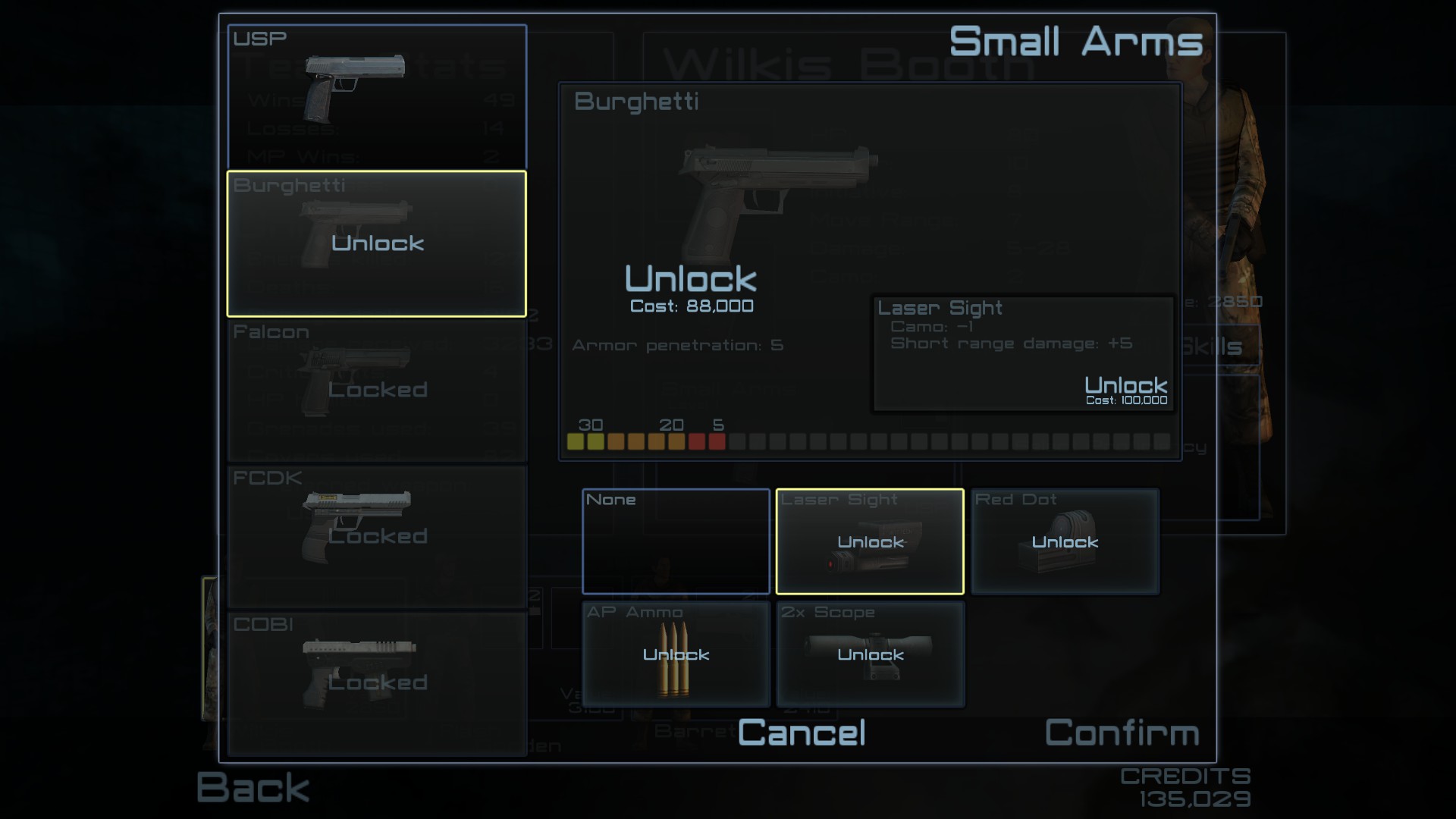This screenshot has height=819, width=1456.
Task: Unlock the Burghetti for 88,000 credits
Action: click(x=691, y=280)
